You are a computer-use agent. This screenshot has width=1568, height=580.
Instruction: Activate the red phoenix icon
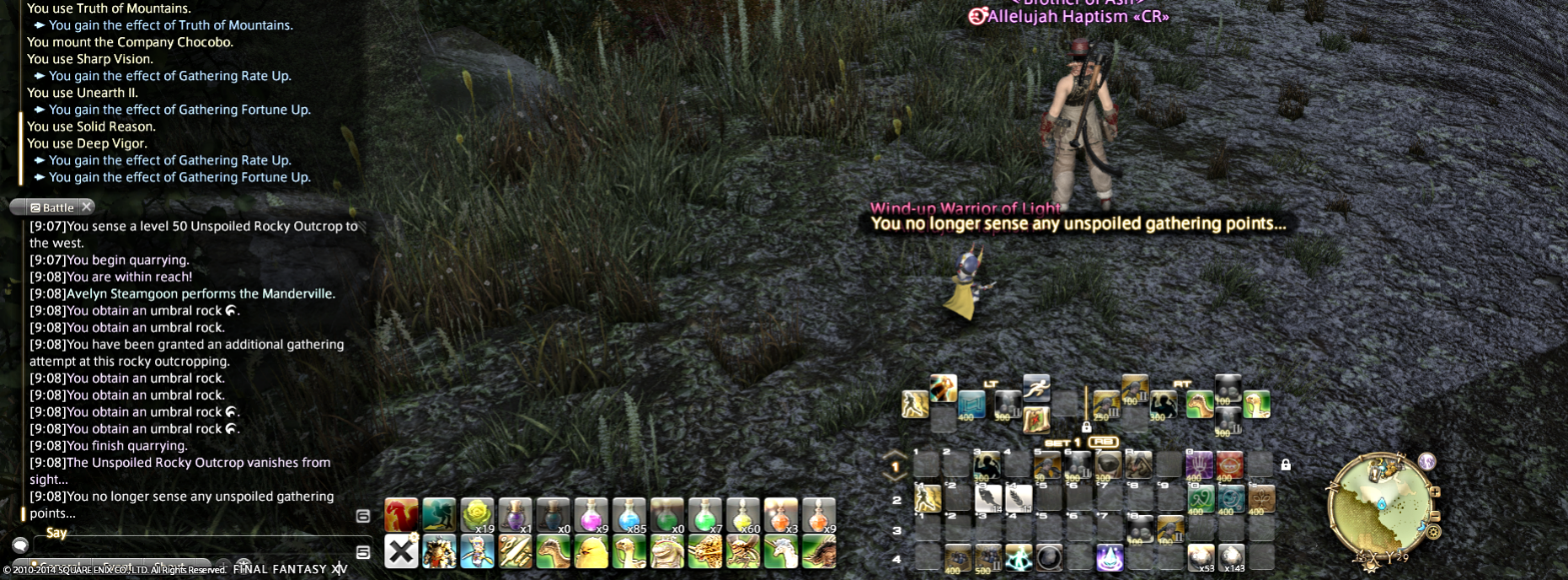[x=401, y=515]
